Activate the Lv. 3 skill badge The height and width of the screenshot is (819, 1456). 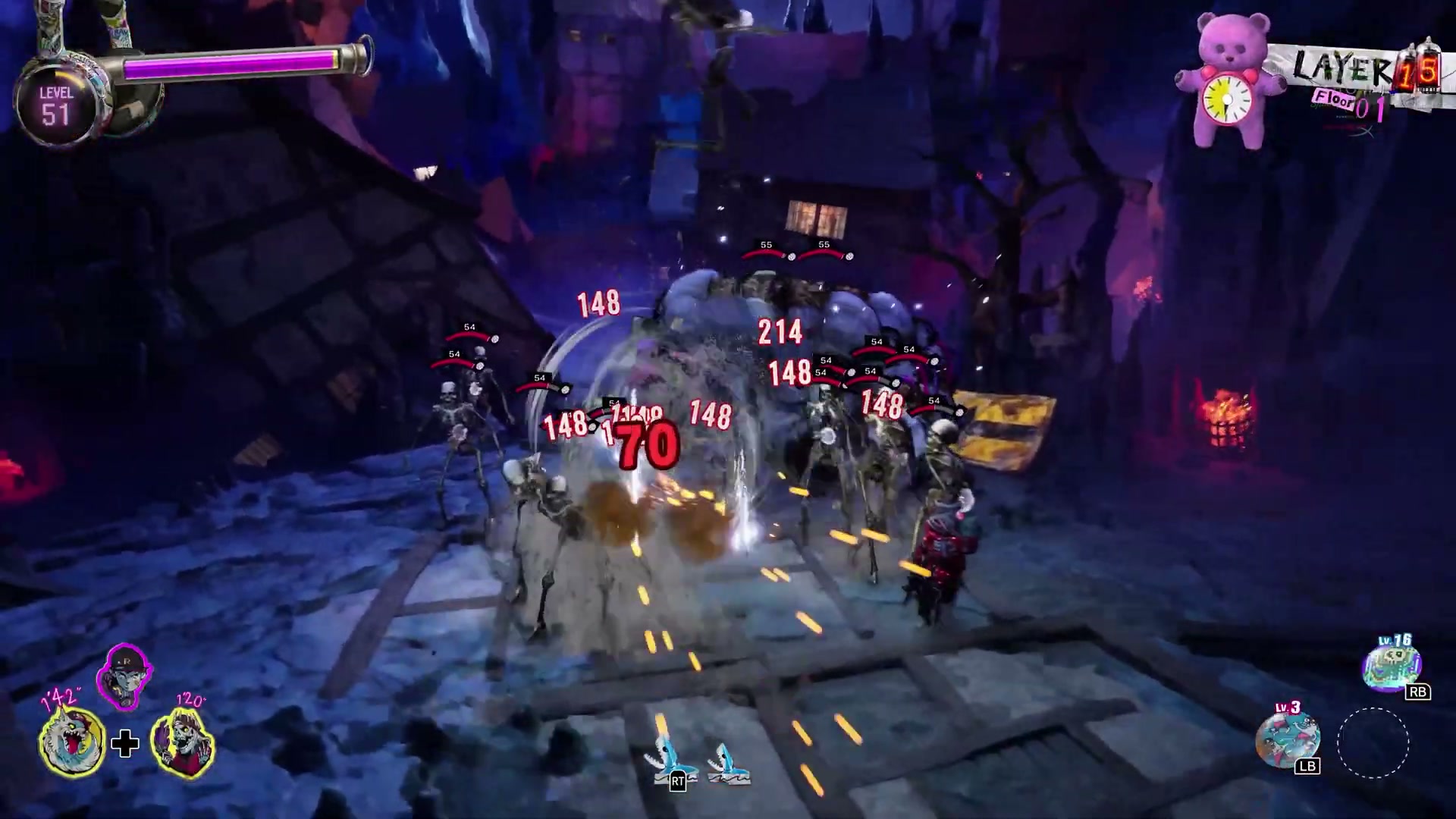[x=1287, y=738]
